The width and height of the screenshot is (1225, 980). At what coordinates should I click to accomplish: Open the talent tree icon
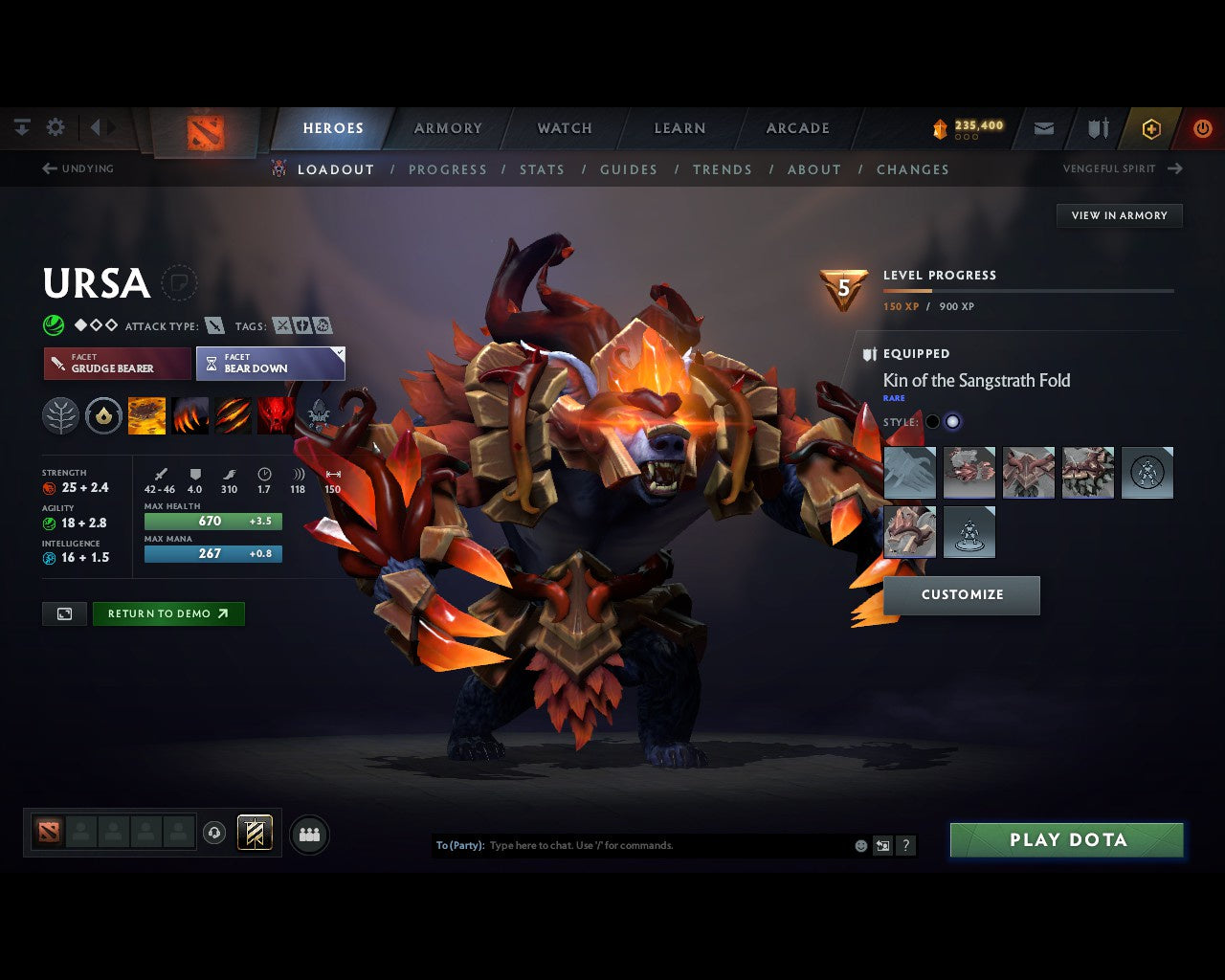(60, 415)
